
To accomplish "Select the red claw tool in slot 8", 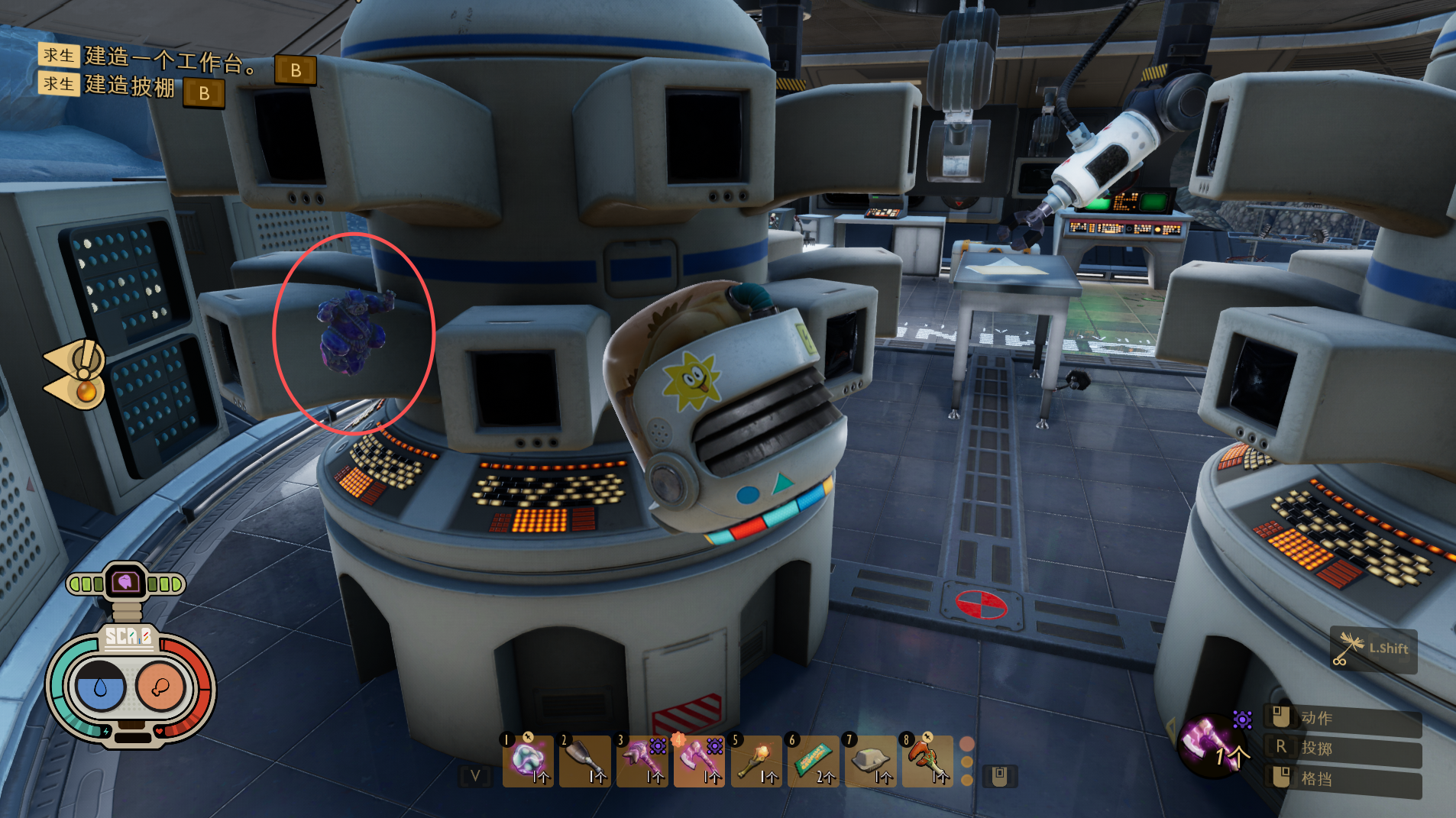I will tap(927, 761).
